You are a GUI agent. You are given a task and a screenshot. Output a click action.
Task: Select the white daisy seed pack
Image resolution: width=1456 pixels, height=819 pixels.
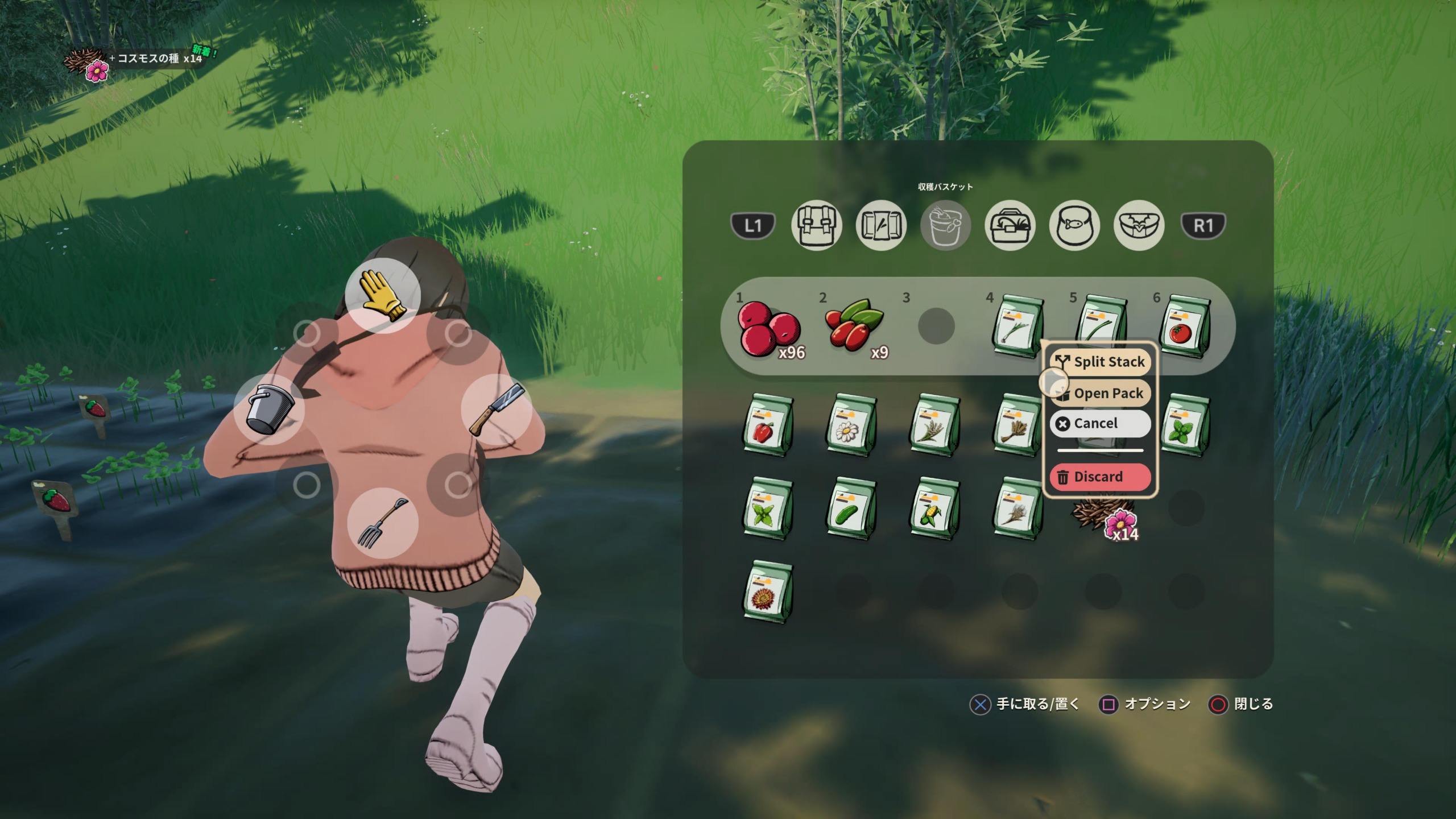(851, 425)
